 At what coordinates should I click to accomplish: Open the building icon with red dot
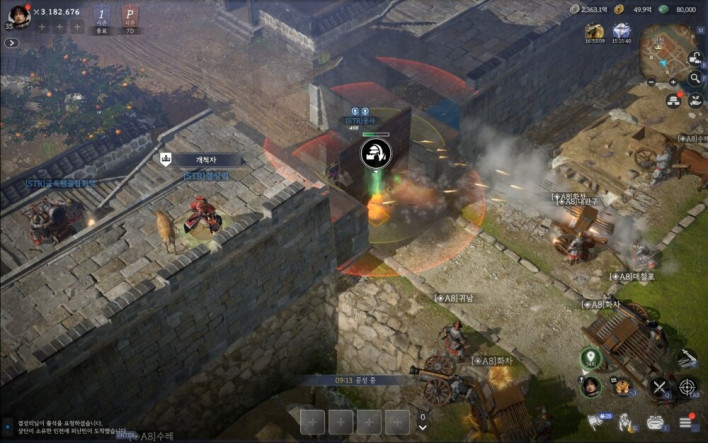[x=673, y=98]
